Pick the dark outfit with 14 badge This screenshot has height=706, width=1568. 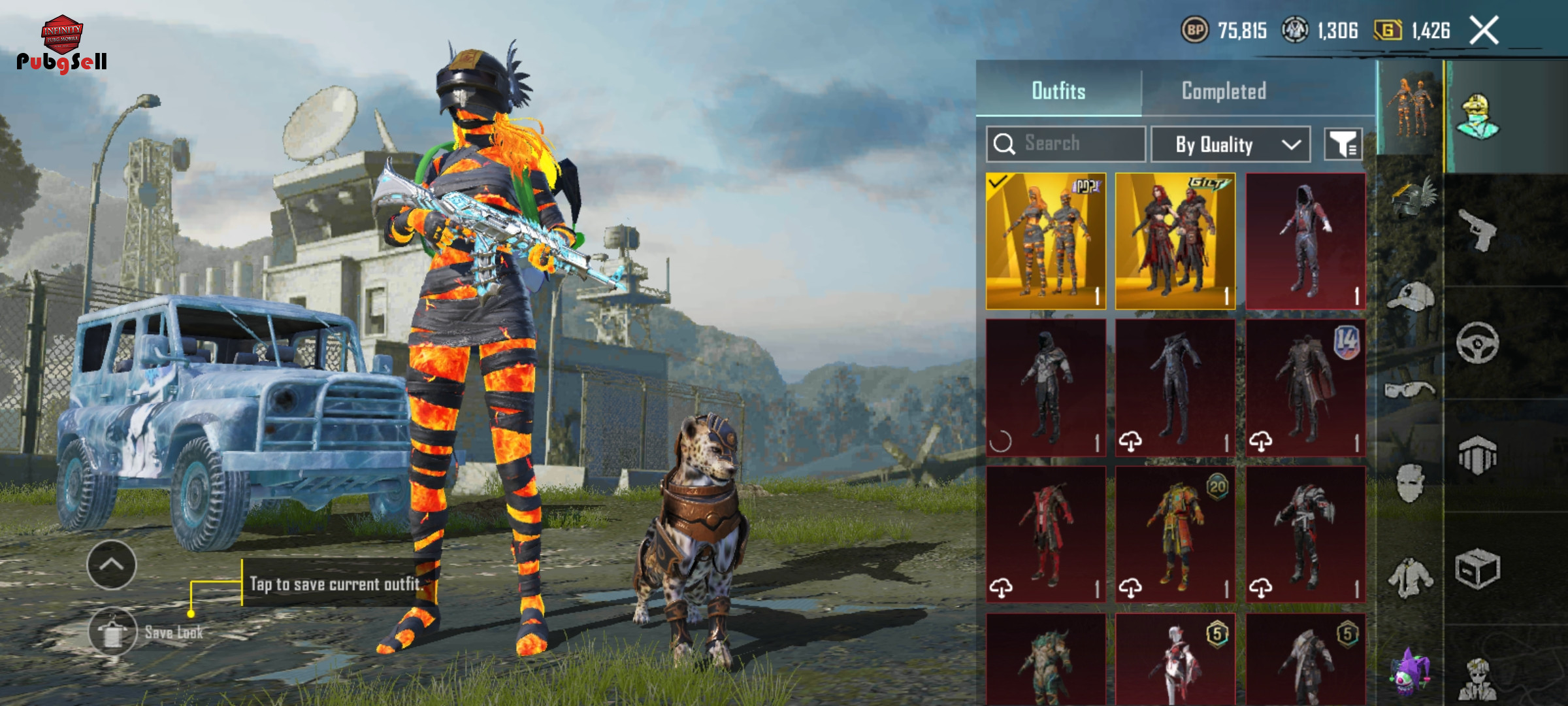1305,387
